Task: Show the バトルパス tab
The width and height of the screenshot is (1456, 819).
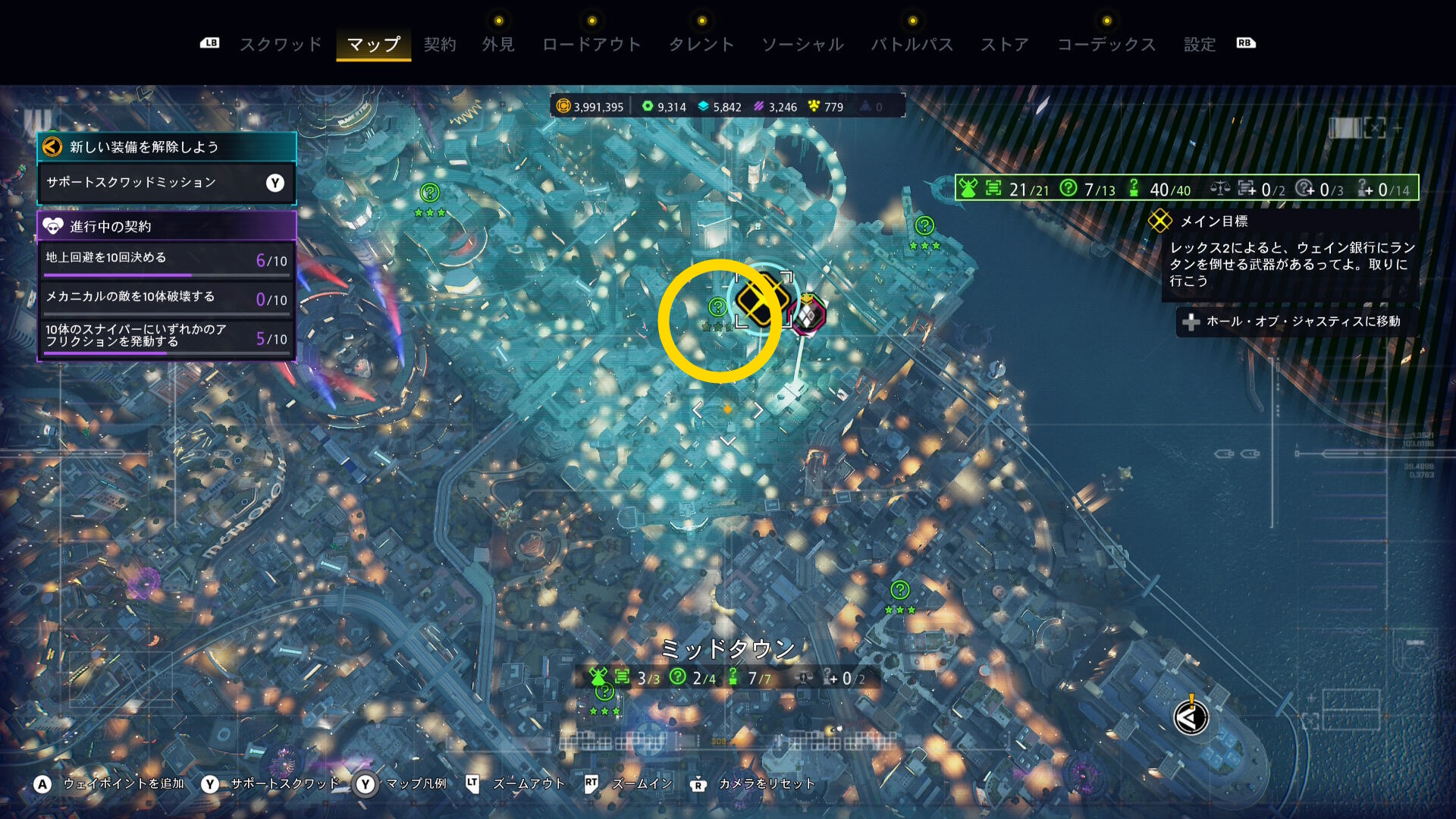Action: pos(912,45)
